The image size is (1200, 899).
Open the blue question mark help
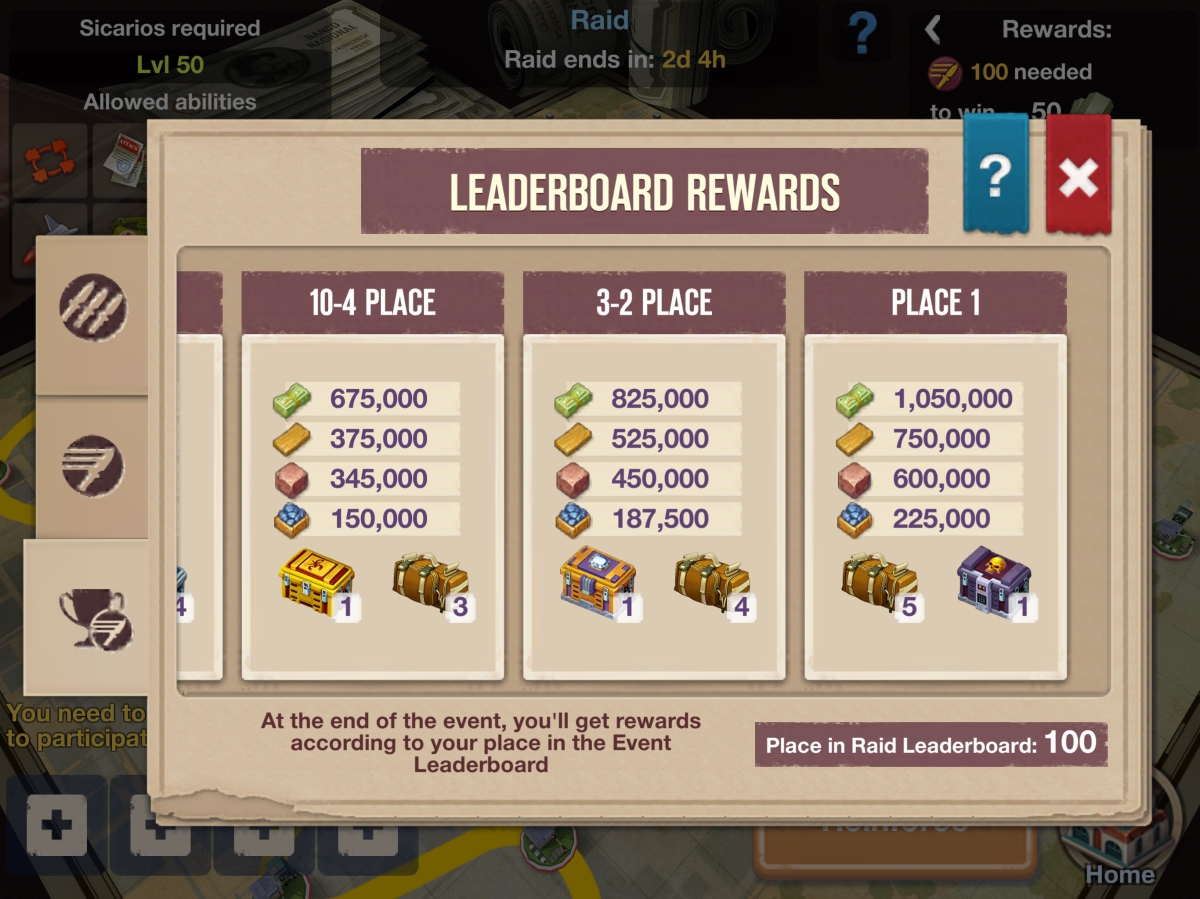point(995,175)
